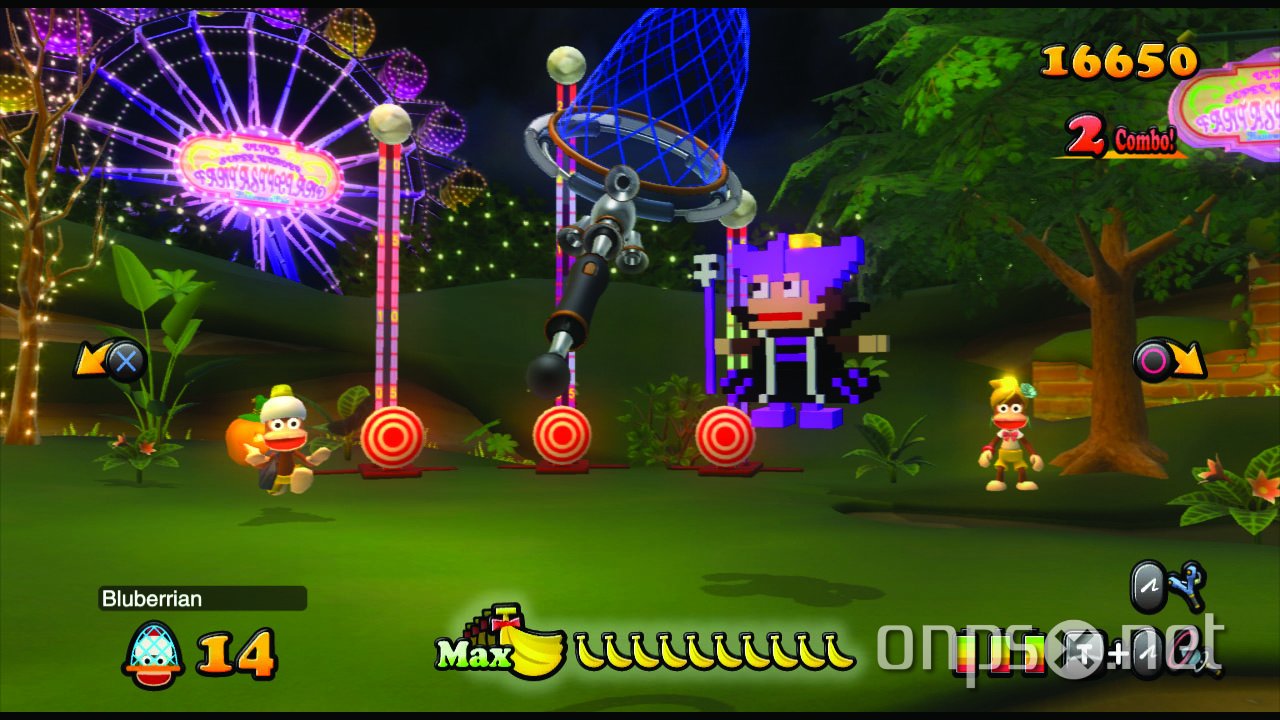Click the second battery charge indicator

pos(1002,653)
